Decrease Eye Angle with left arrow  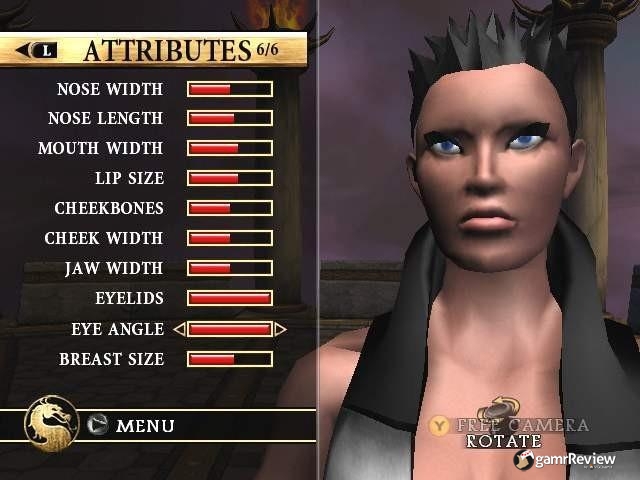tap(179, 329)
